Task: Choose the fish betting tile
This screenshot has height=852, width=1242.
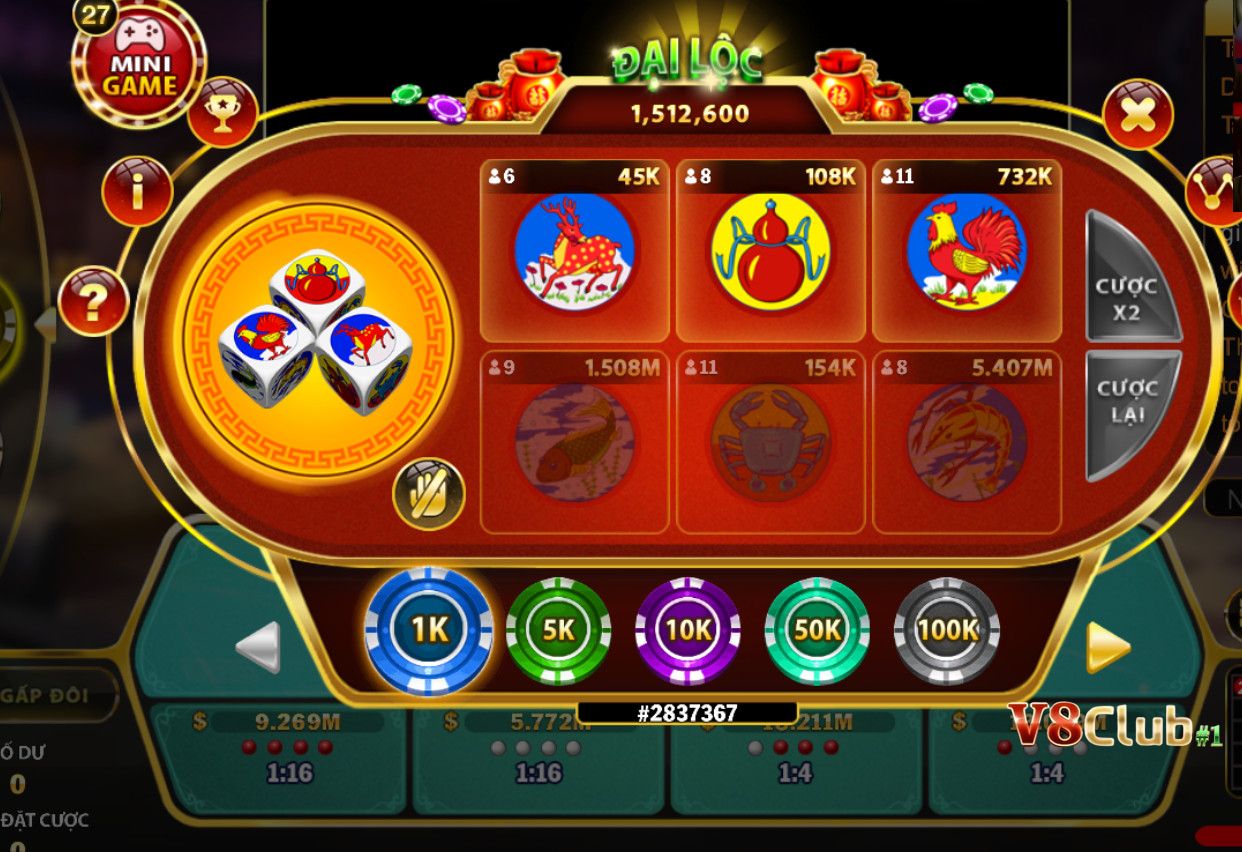Action: tap(574, 442)
